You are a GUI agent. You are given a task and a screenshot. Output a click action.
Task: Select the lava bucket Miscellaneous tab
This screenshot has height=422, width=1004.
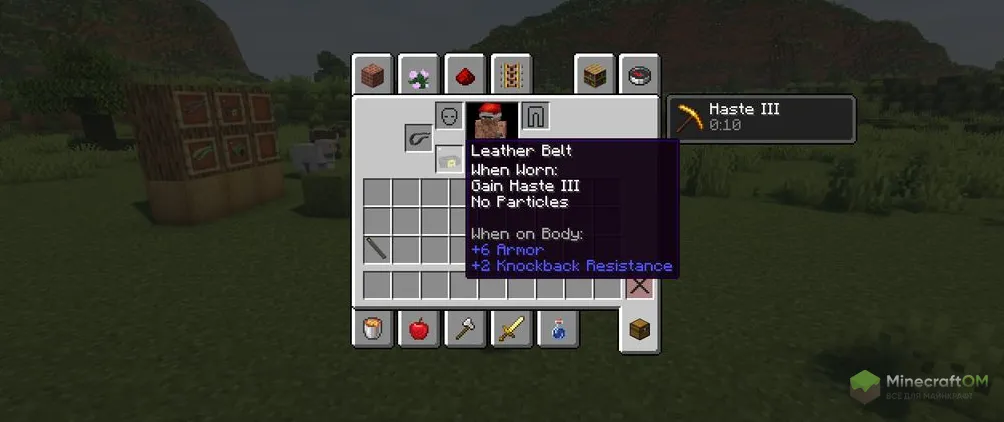(x=372, y=328)
